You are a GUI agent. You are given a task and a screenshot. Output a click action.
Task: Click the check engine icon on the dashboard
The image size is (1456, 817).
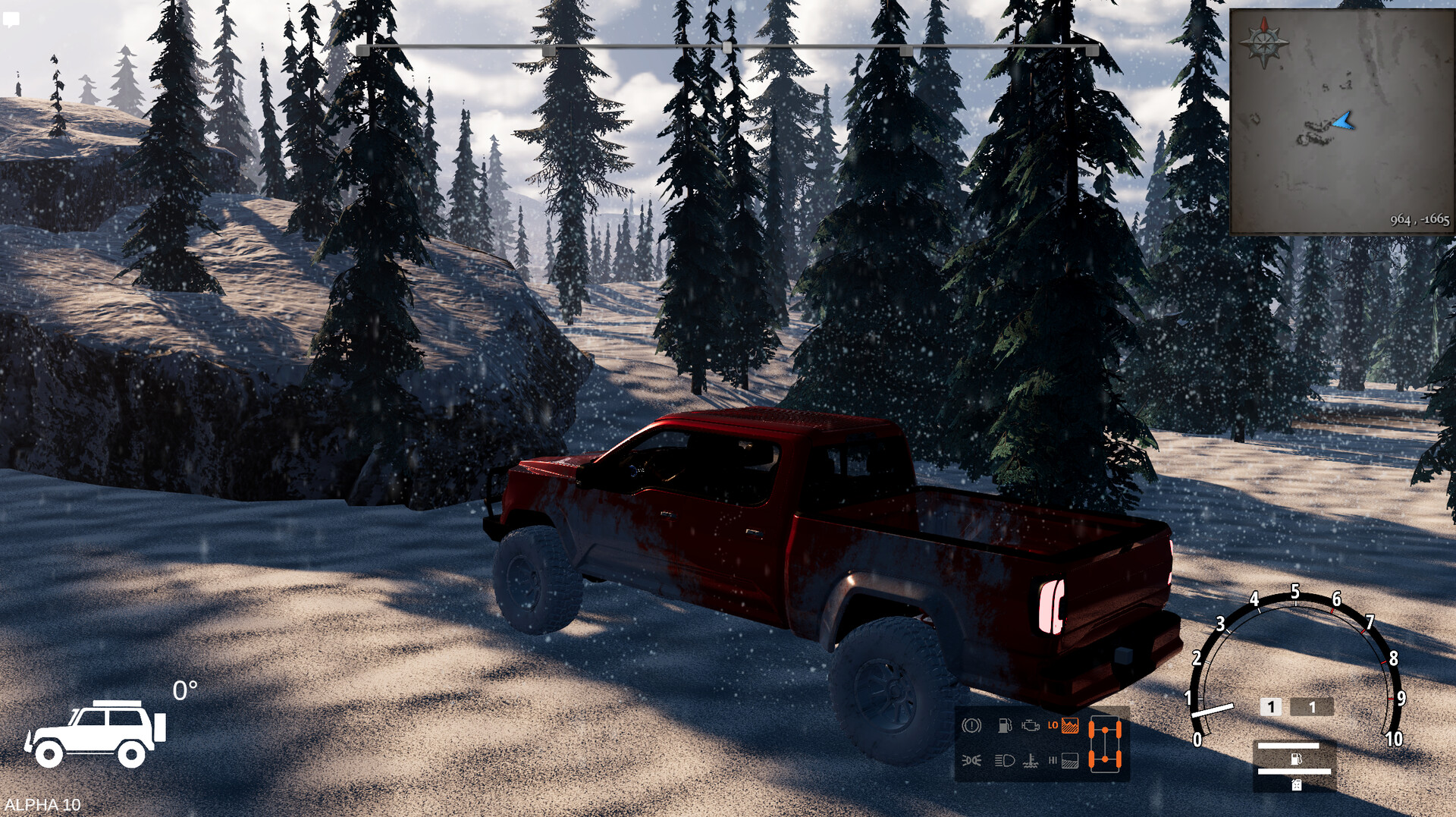[1030, 725]
